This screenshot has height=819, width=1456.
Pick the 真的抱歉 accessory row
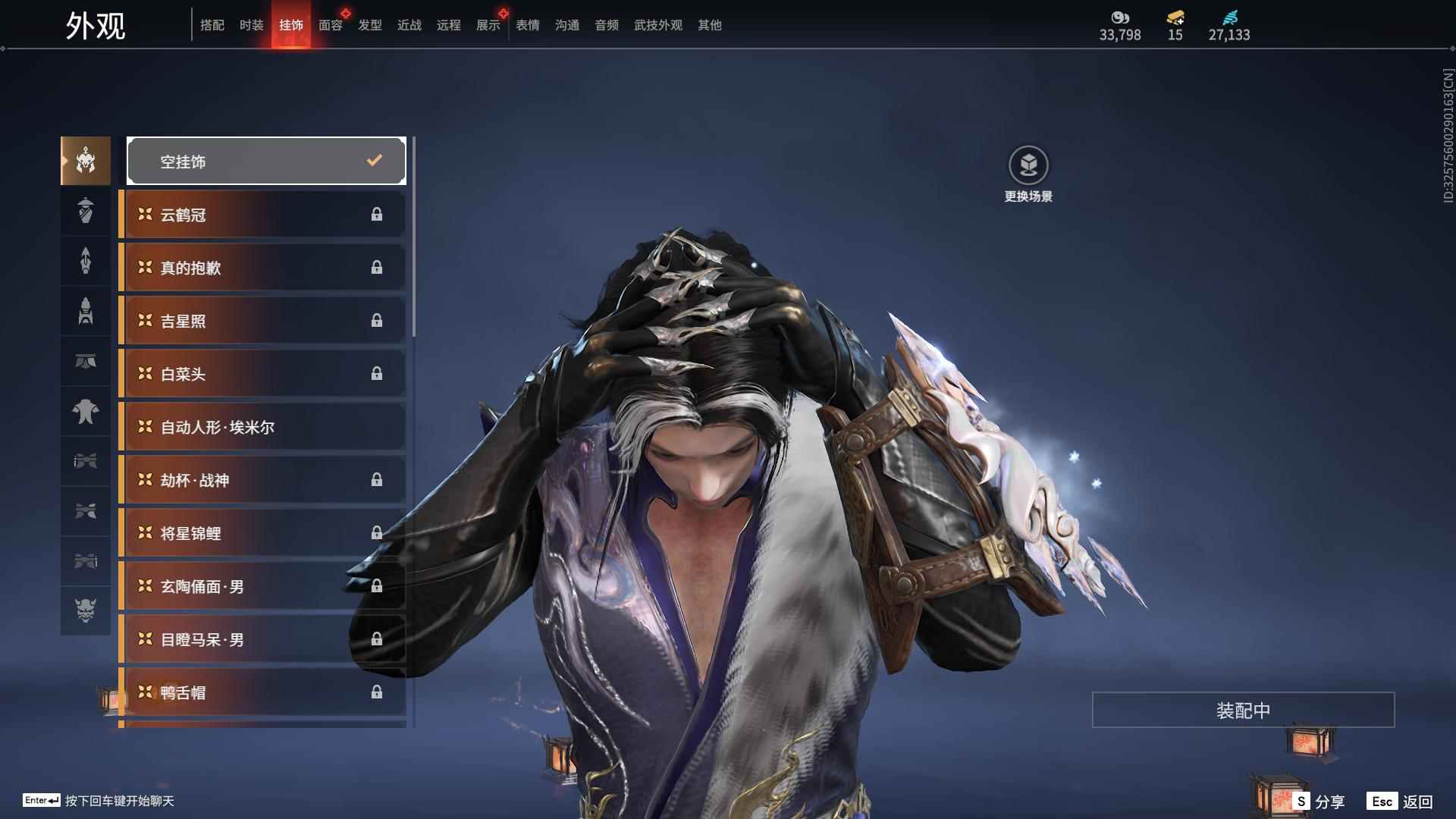pos(262,268)
